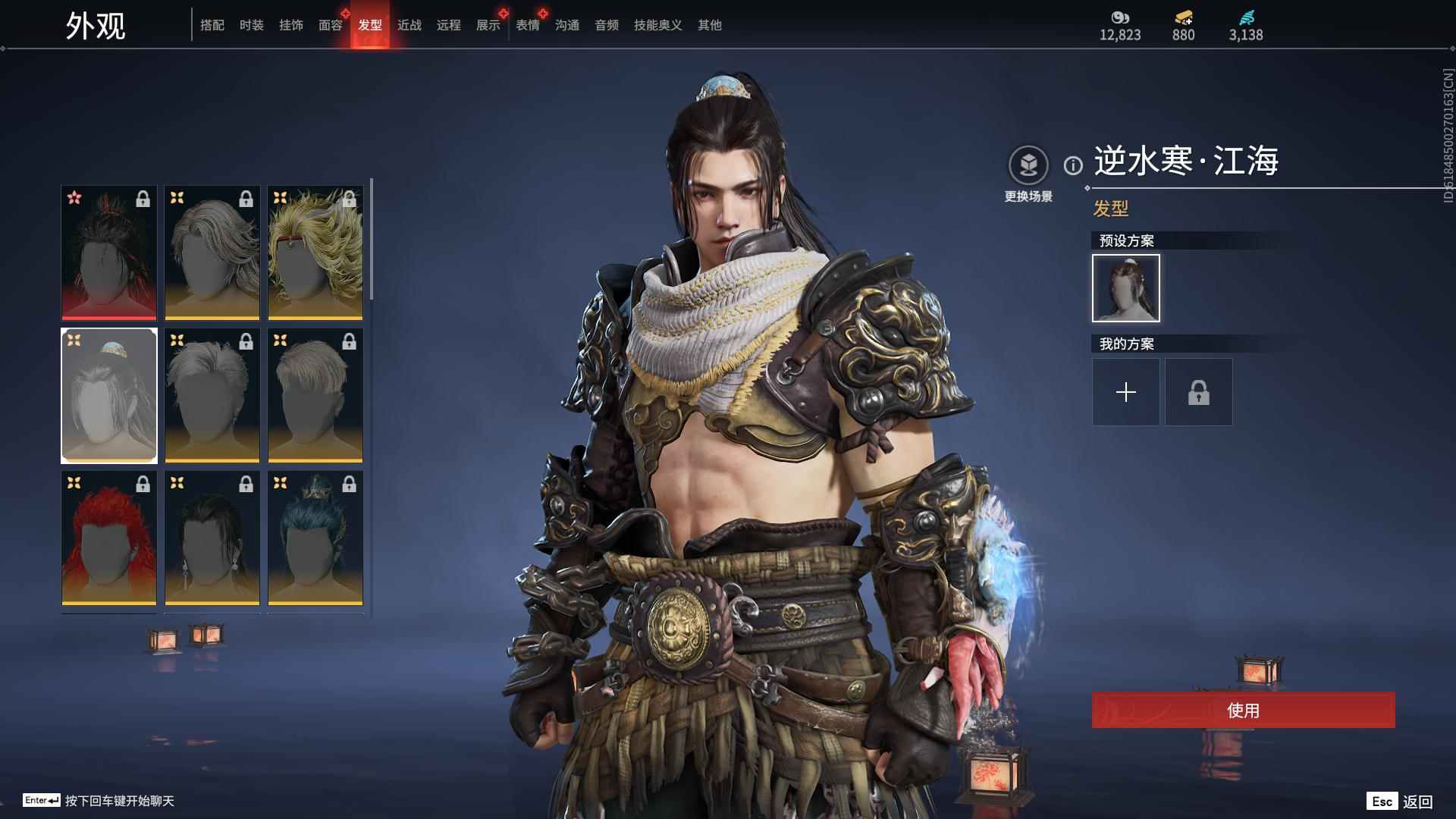This screenshot has width=1456, height=819.
Task: Switch to the 搭配 tab
Action: click(212, 25)
